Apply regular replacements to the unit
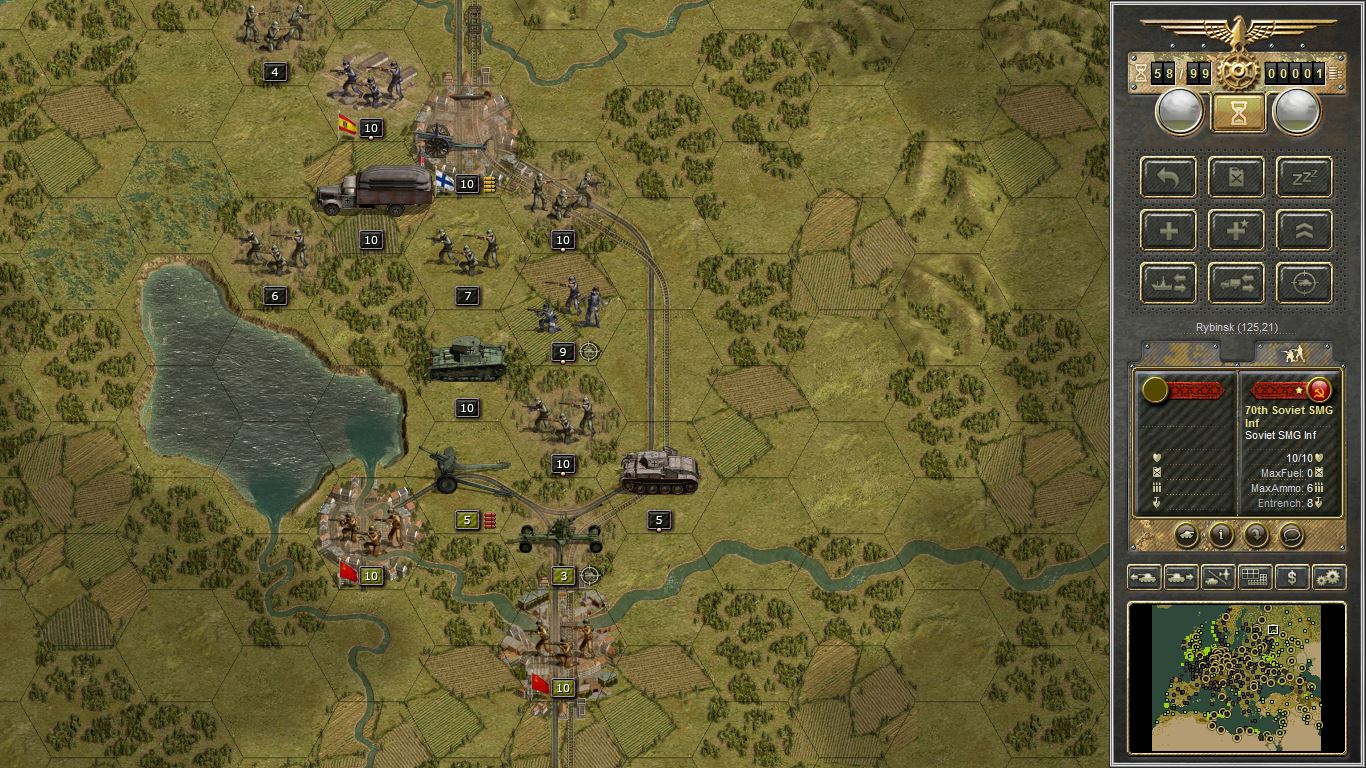Screen dimensions: 1366x768 [1167, 229]
